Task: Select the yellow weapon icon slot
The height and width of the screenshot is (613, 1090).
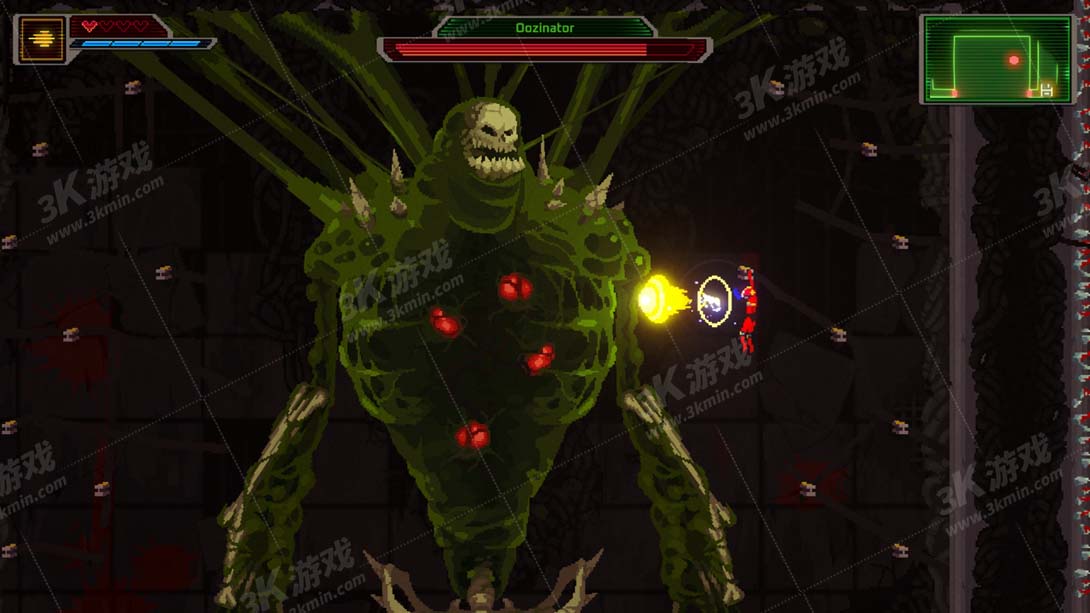Action: pyautogui.click(x=42, y=40)
